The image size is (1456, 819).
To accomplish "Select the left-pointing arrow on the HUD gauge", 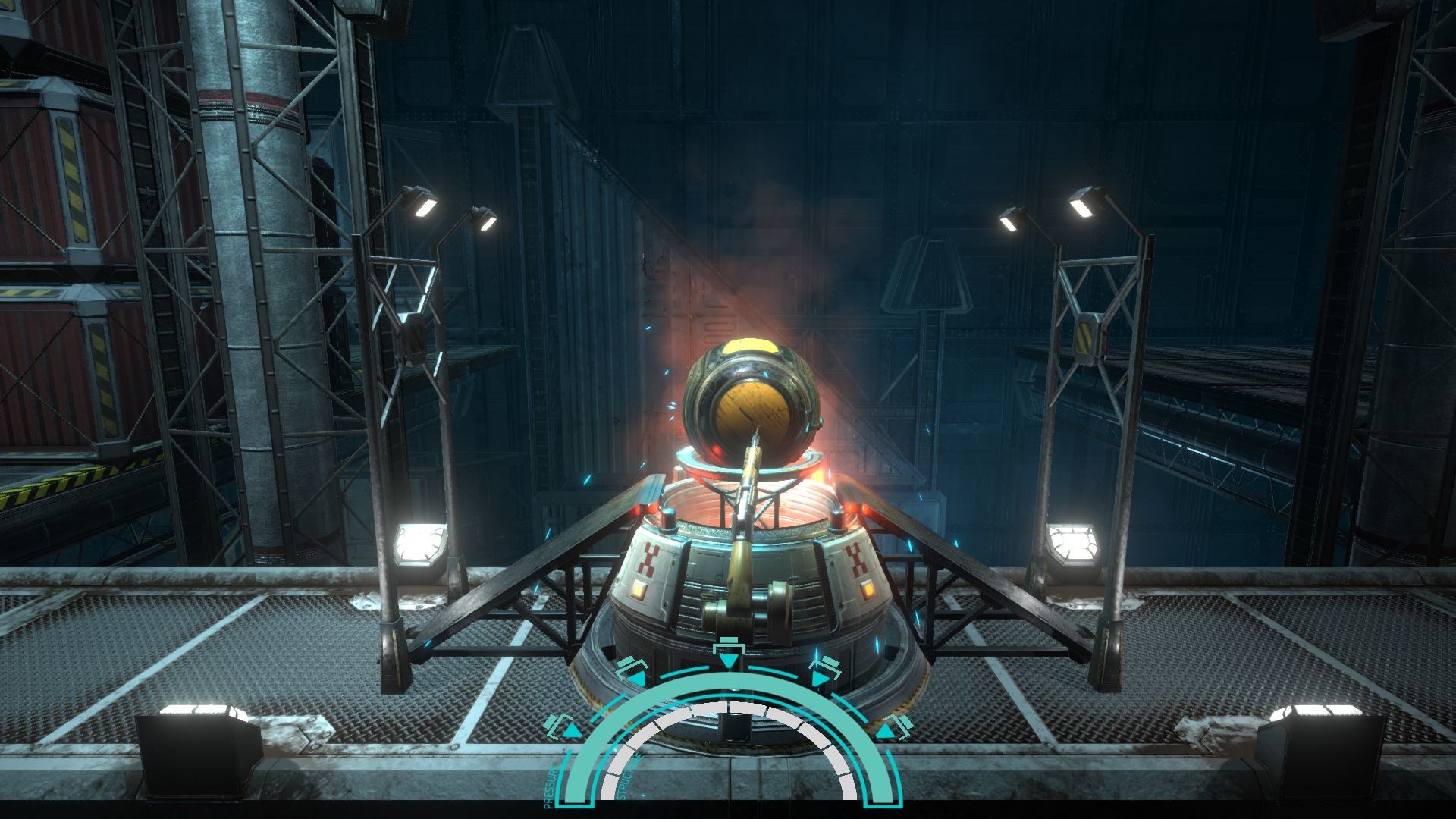I will (x=572, y=730).
